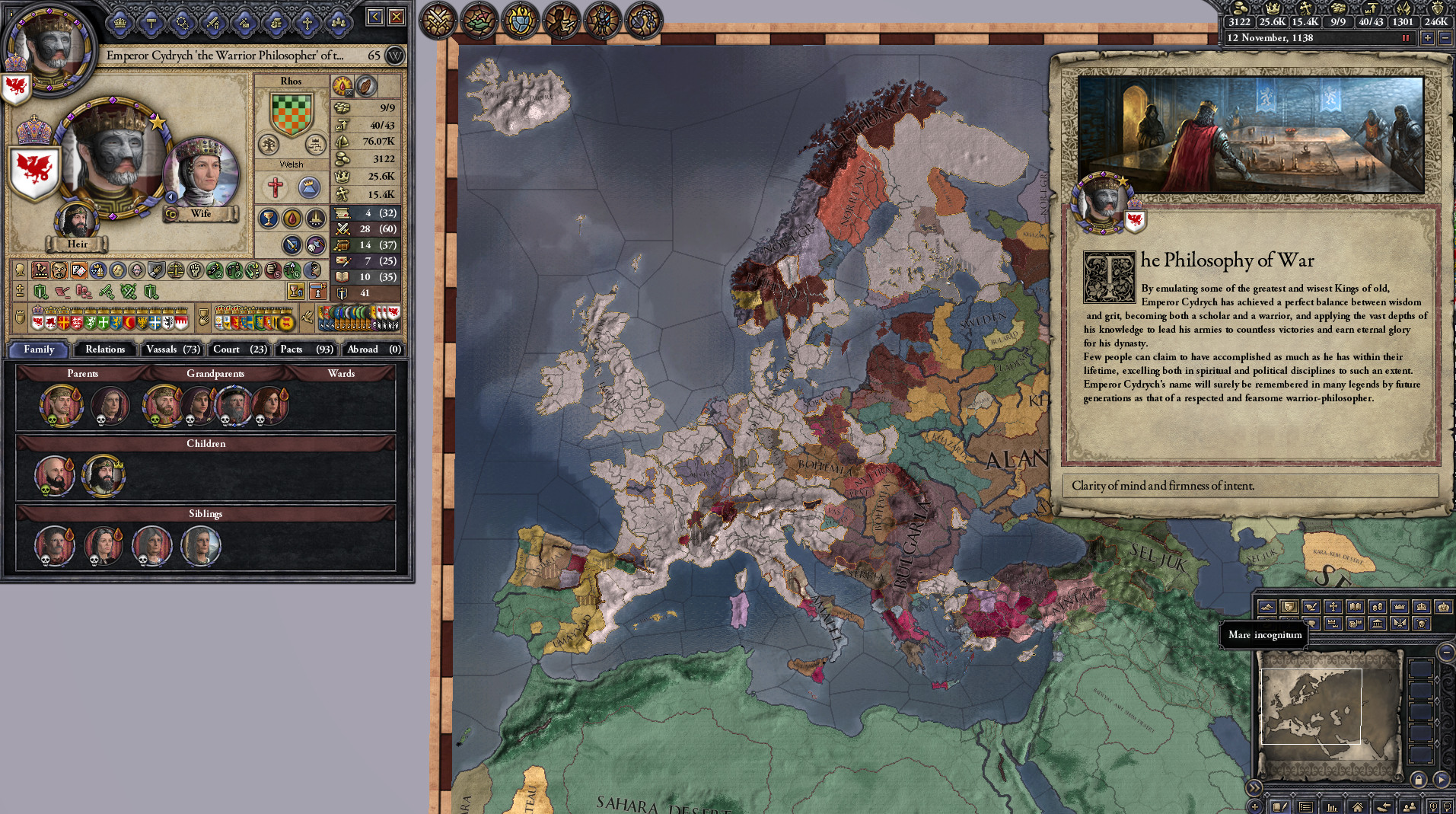Select the Wife portrait
This screenshot has height=814, width=1456.
pyautogui.click(x=202, y=174)
